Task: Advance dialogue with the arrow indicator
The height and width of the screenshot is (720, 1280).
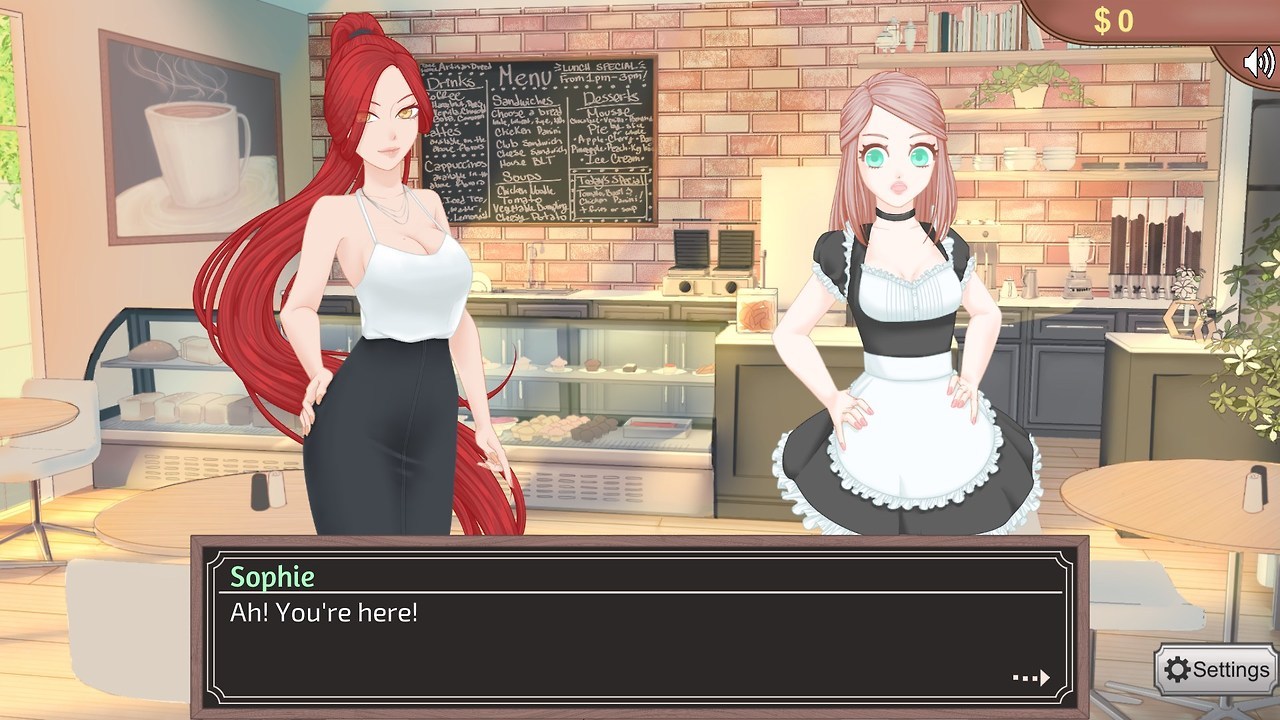Action: click(1031, 678)
